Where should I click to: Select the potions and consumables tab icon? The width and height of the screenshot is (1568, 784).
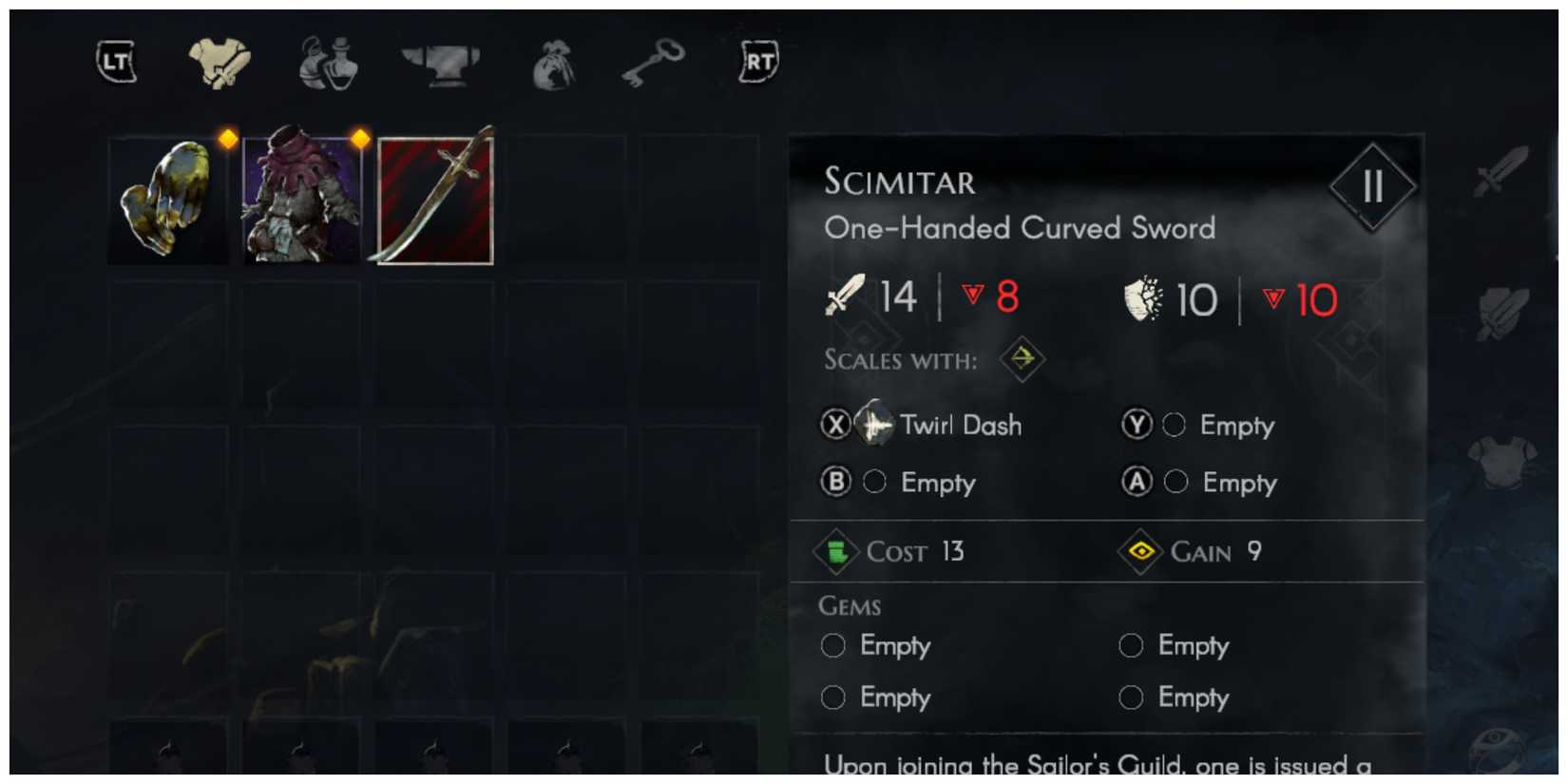(x=328, y=63)
